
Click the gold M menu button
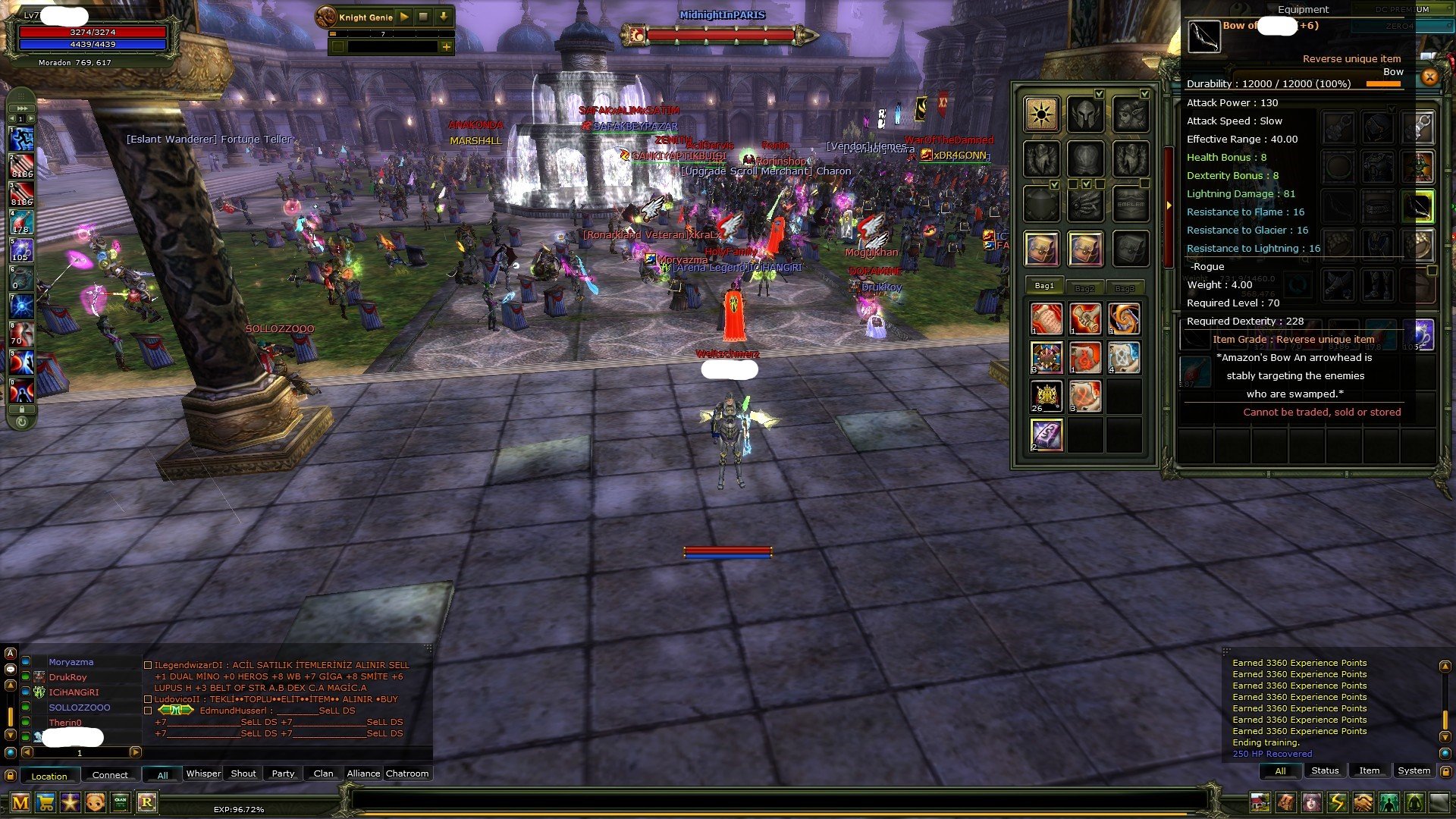click(20, 802)
